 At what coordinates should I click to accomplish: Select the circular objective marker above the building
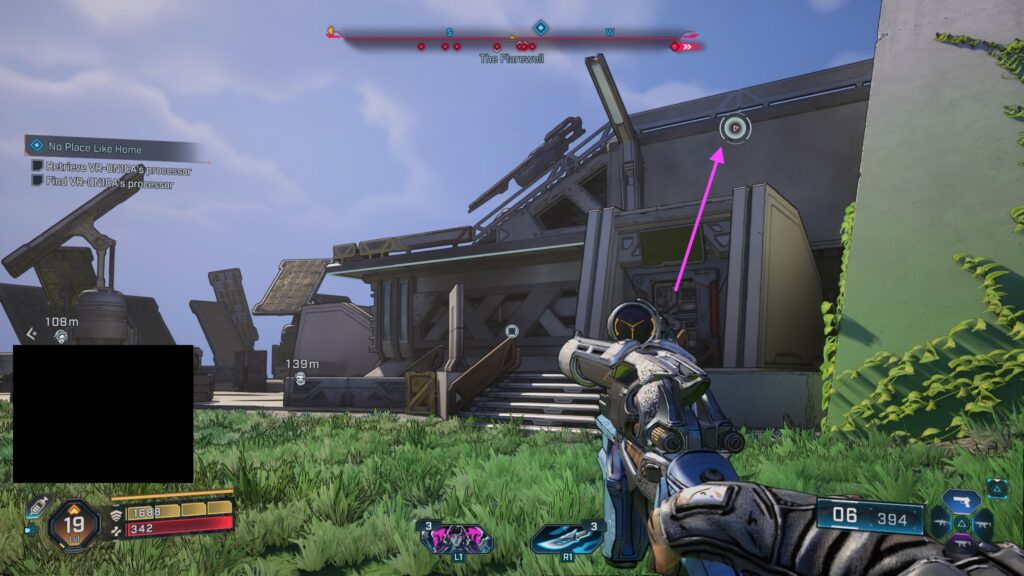[x=735, y=127]
